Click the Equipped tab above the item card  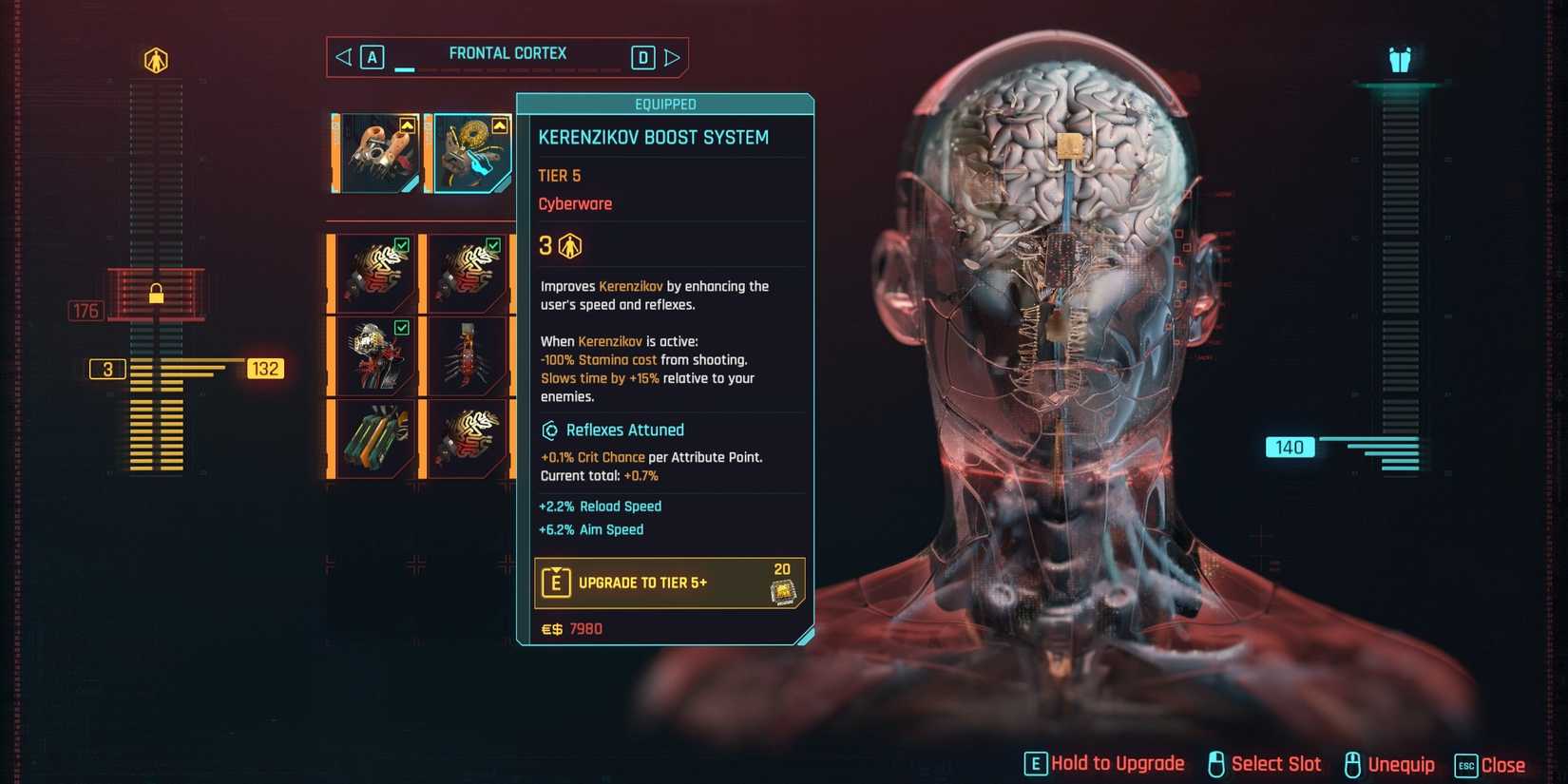[x=664, y=104]
